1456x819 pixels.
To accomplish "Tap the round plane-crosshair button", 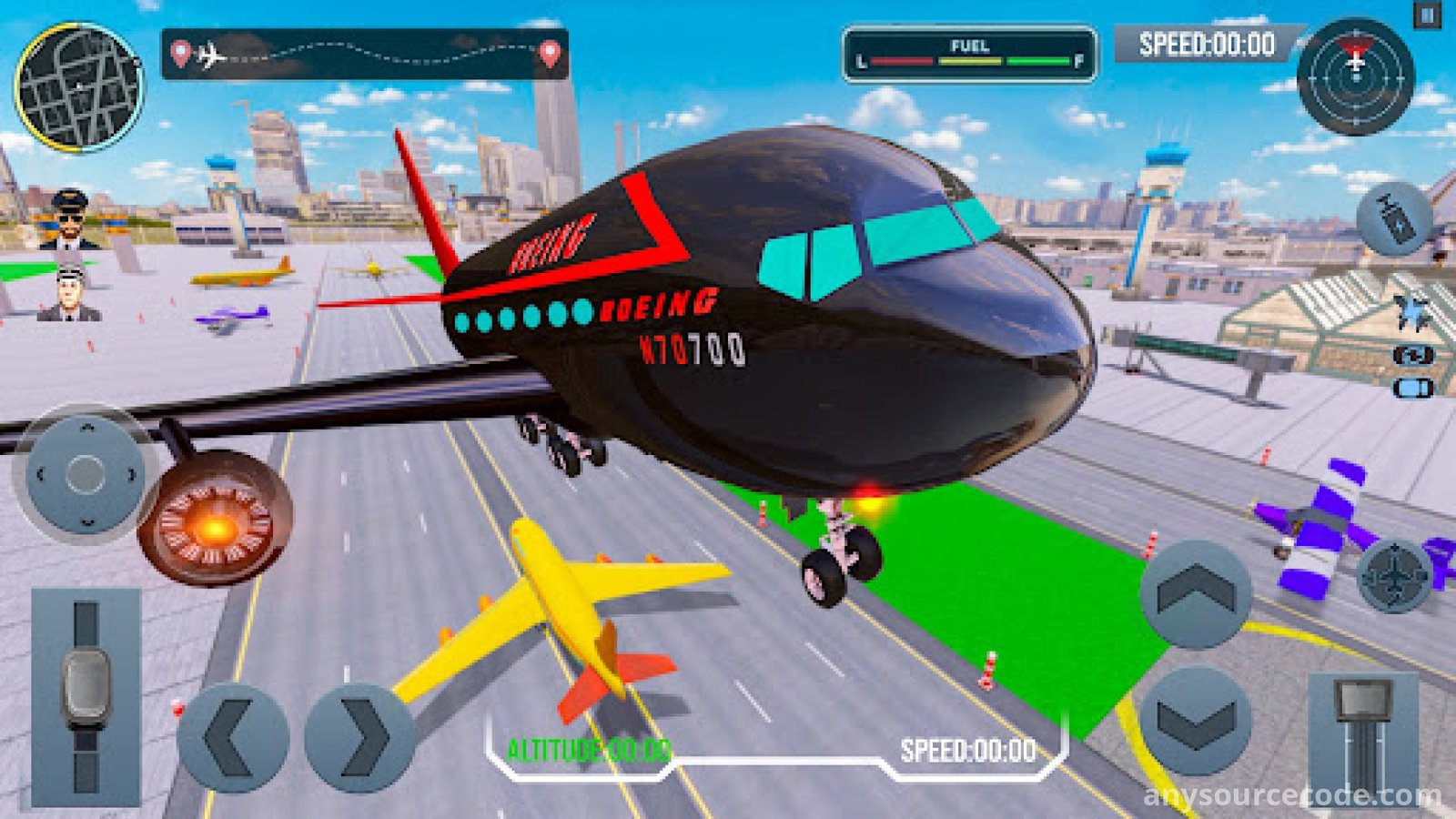I will tap(1394, 575).
